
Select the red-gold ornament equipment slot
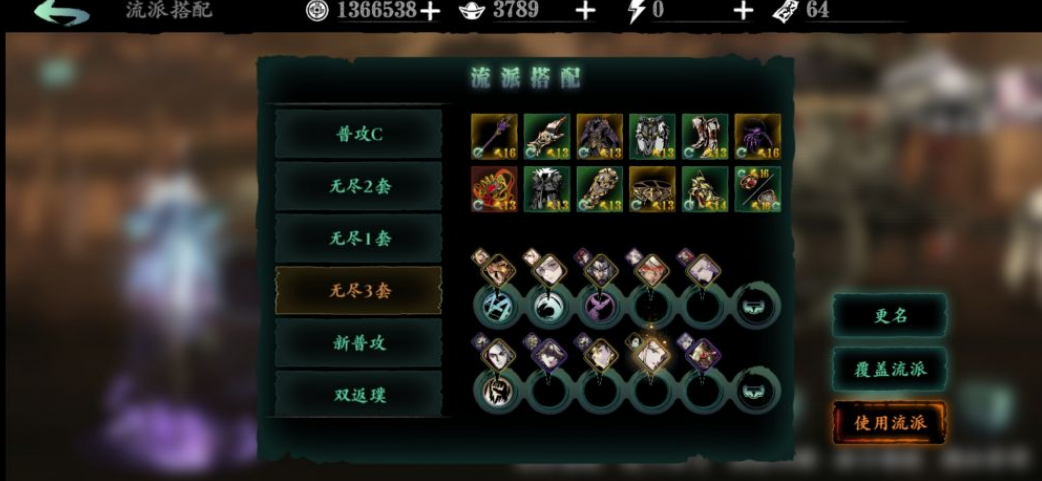pos(494,189)
